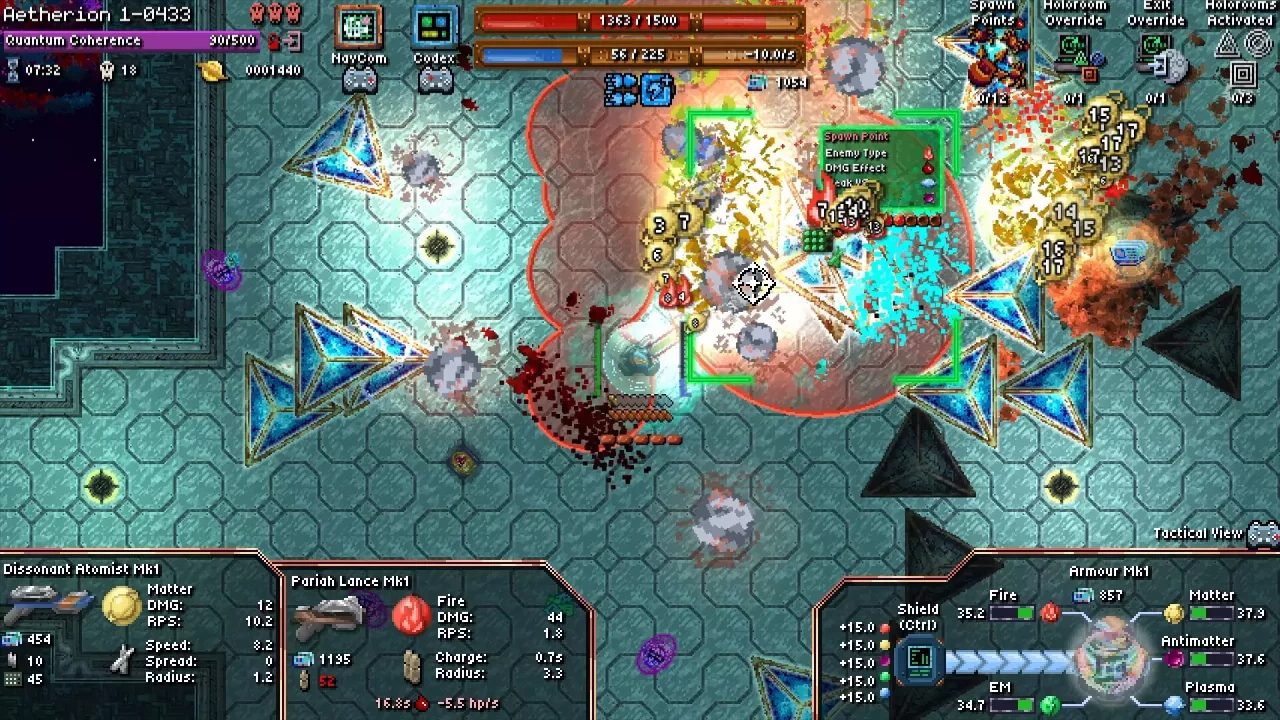Open the Codex
This screenshot has width=1280, height=720.
(434, 28)
